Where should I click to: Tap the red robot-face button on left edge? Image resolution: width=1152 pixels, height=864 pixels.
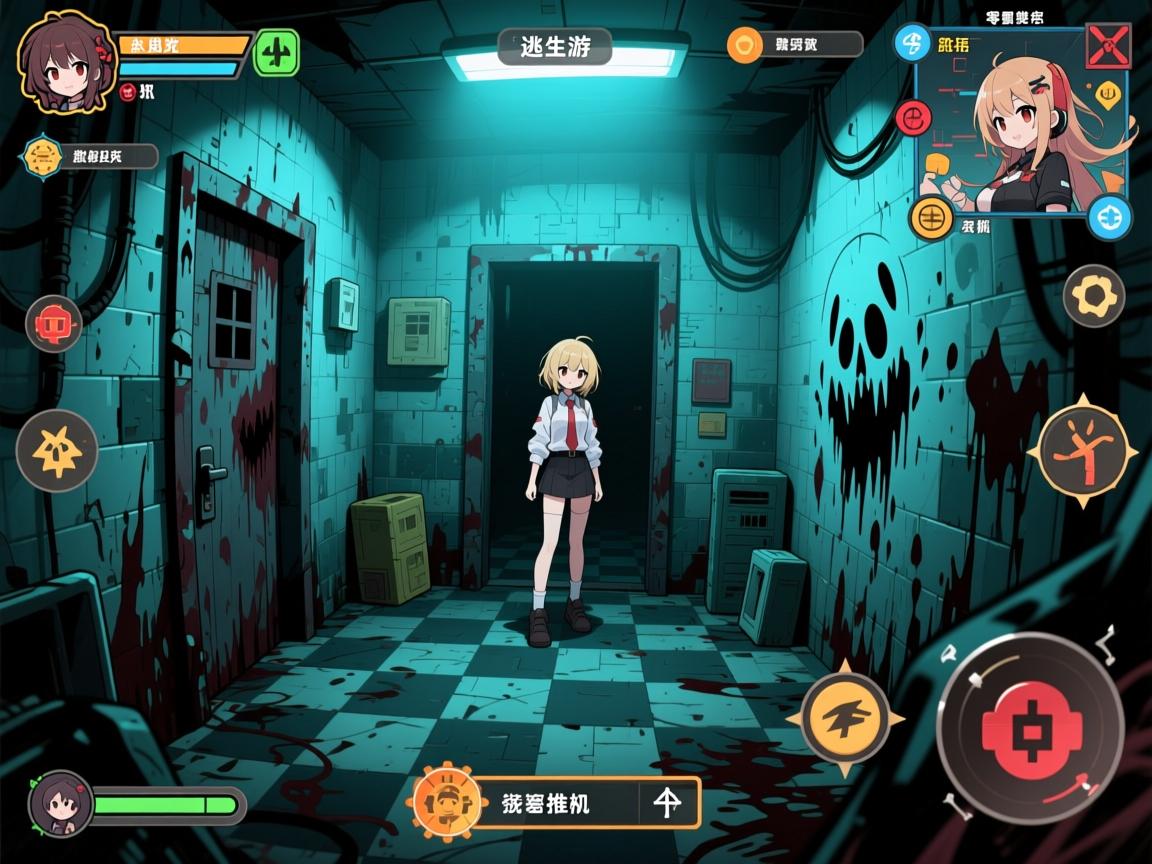54,323
